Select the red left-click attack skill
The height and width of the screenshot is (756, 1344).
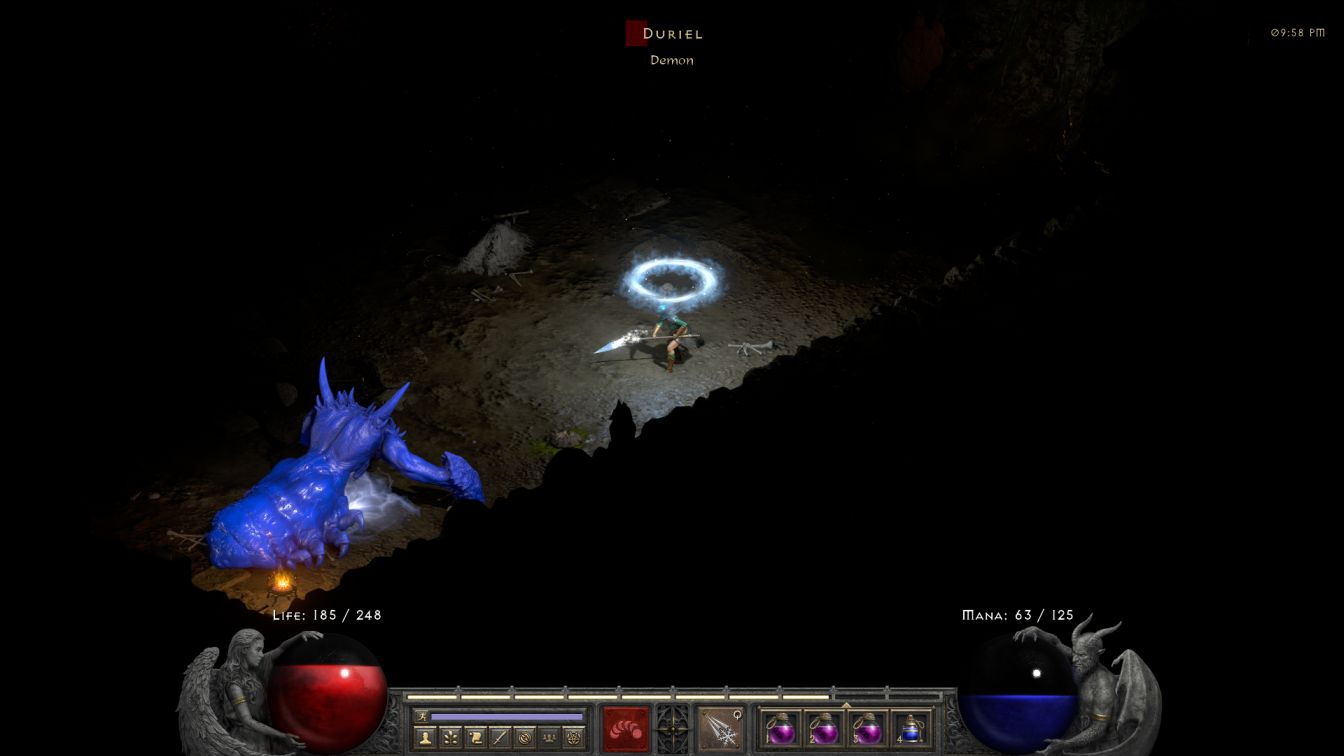[x=626, y=727]
